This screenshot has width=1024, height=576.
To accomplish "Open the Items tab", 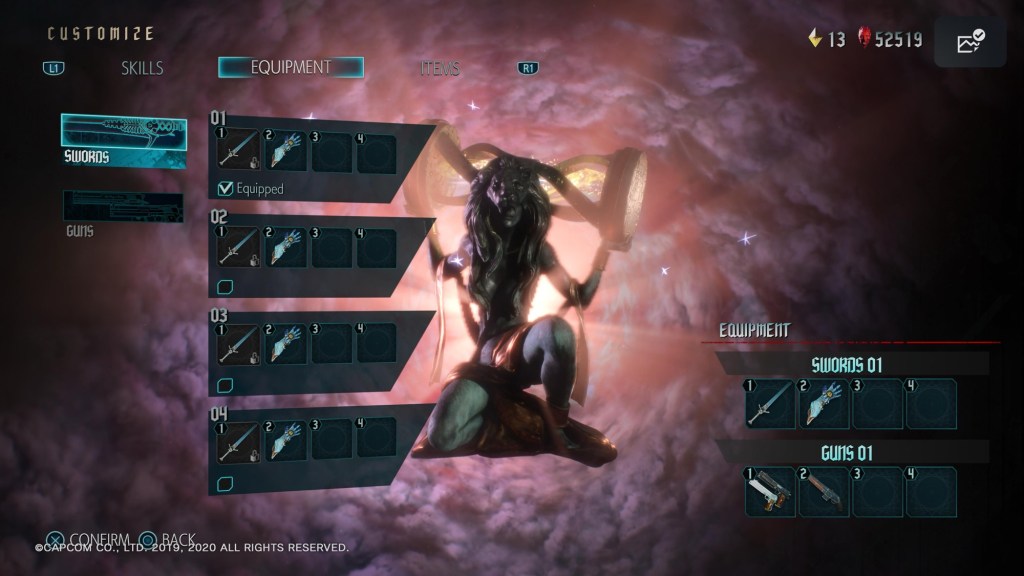I will 440,68.
